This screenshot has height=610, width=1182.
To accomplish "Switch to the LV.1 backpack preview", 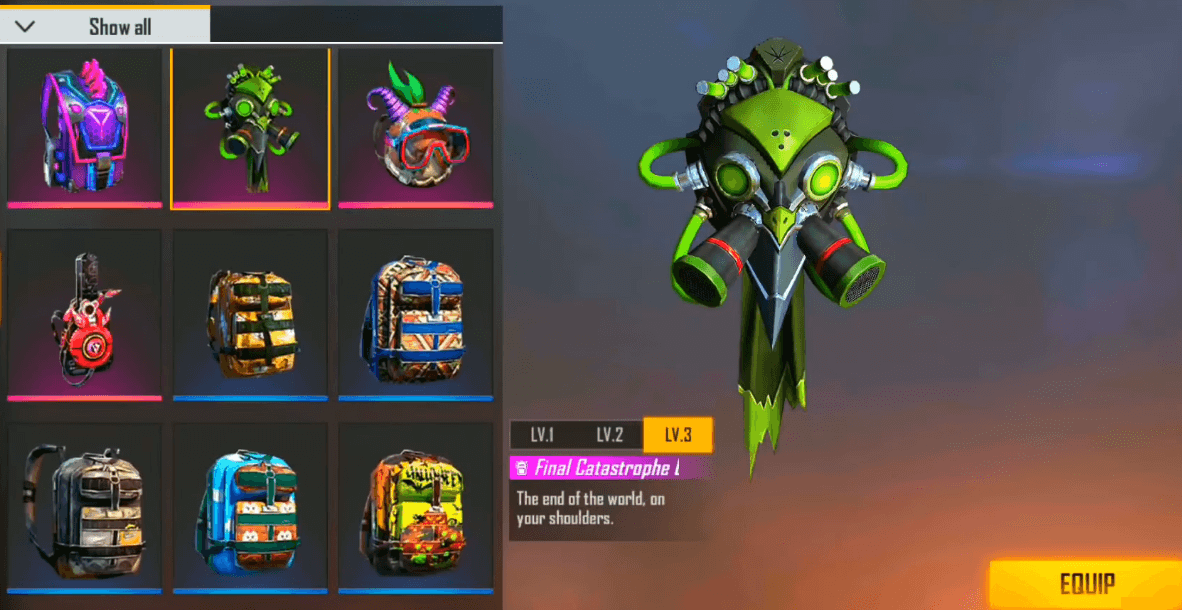I will 543,435.
